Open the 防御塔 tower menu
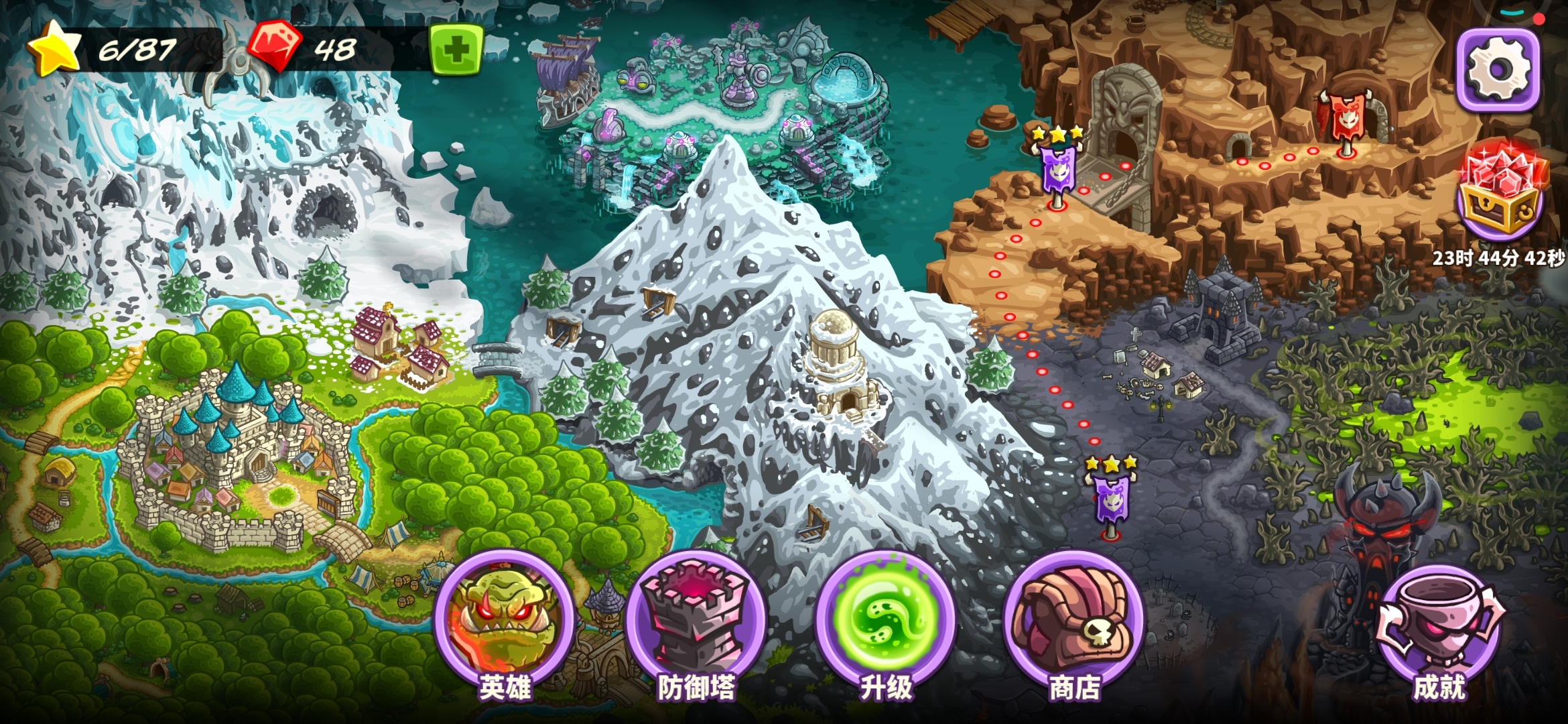Viewport: 1568px width, 724px height. point(696,620)
